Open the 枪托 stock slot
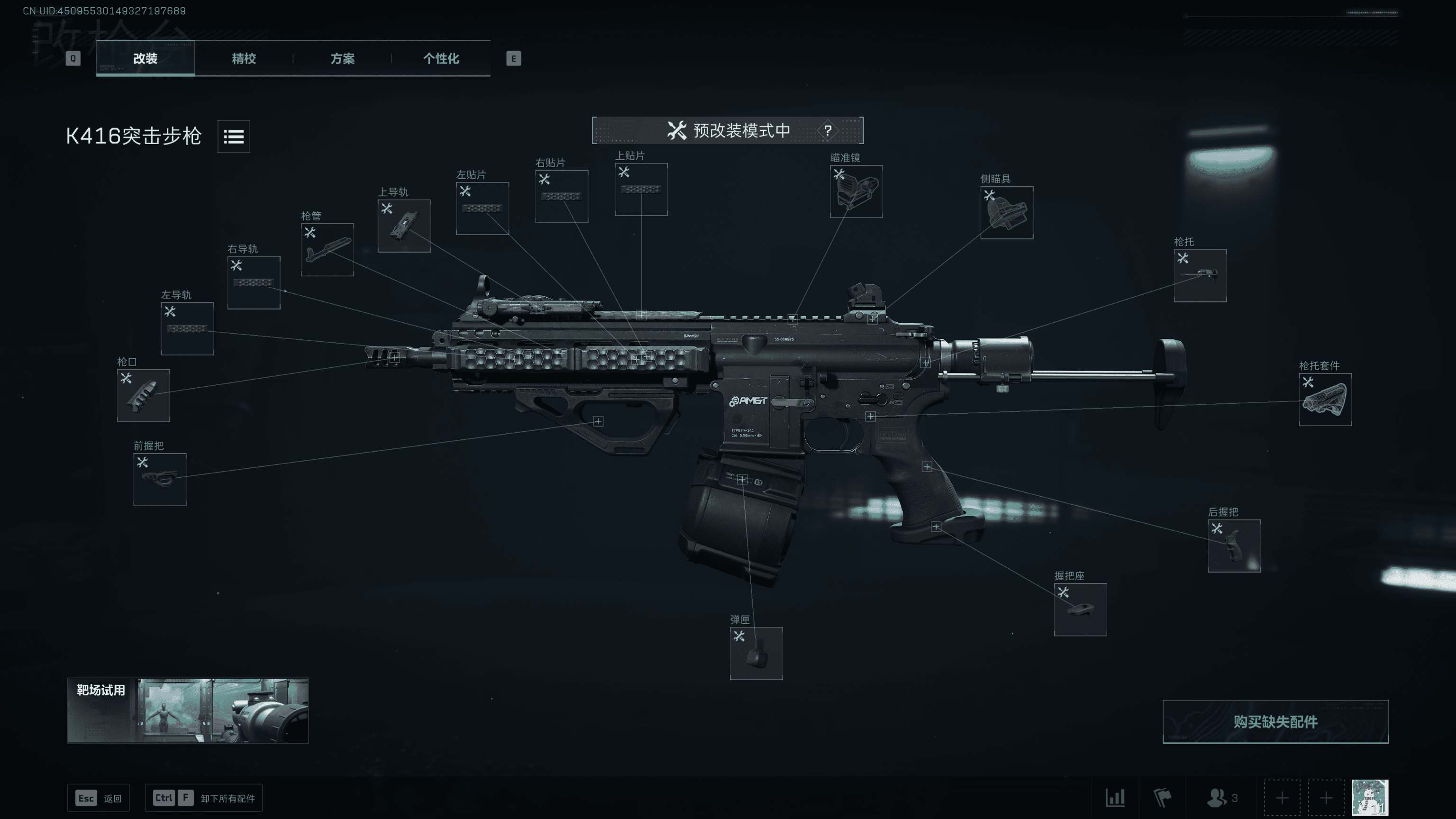 [1200, 275]
